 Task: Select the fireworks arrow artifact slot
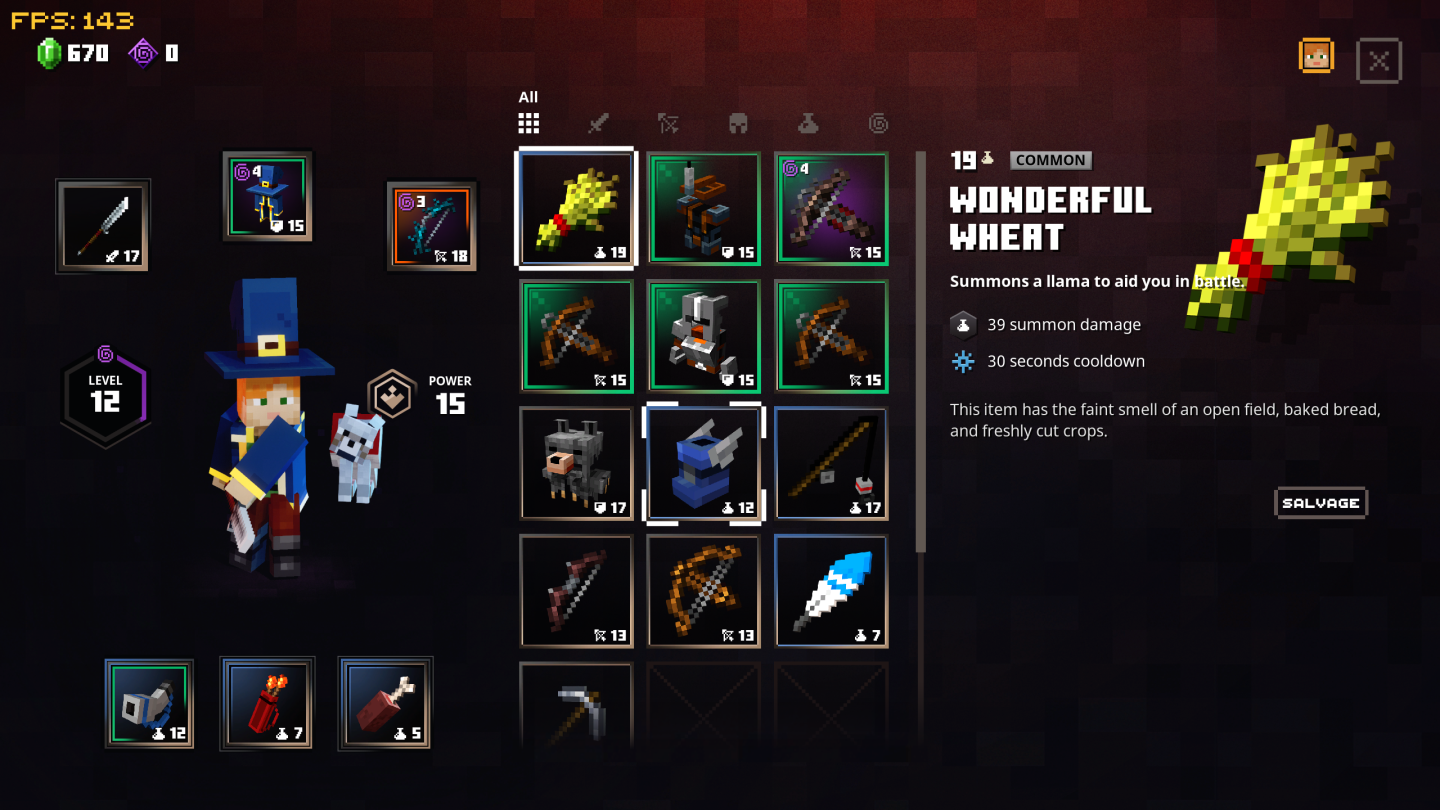[x=266, y=703]
